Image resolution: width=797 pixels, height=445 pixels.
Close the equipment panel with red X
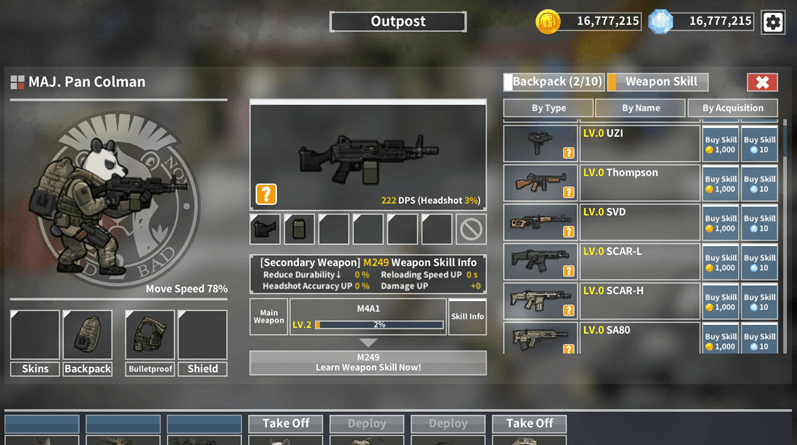coord(762,82)
